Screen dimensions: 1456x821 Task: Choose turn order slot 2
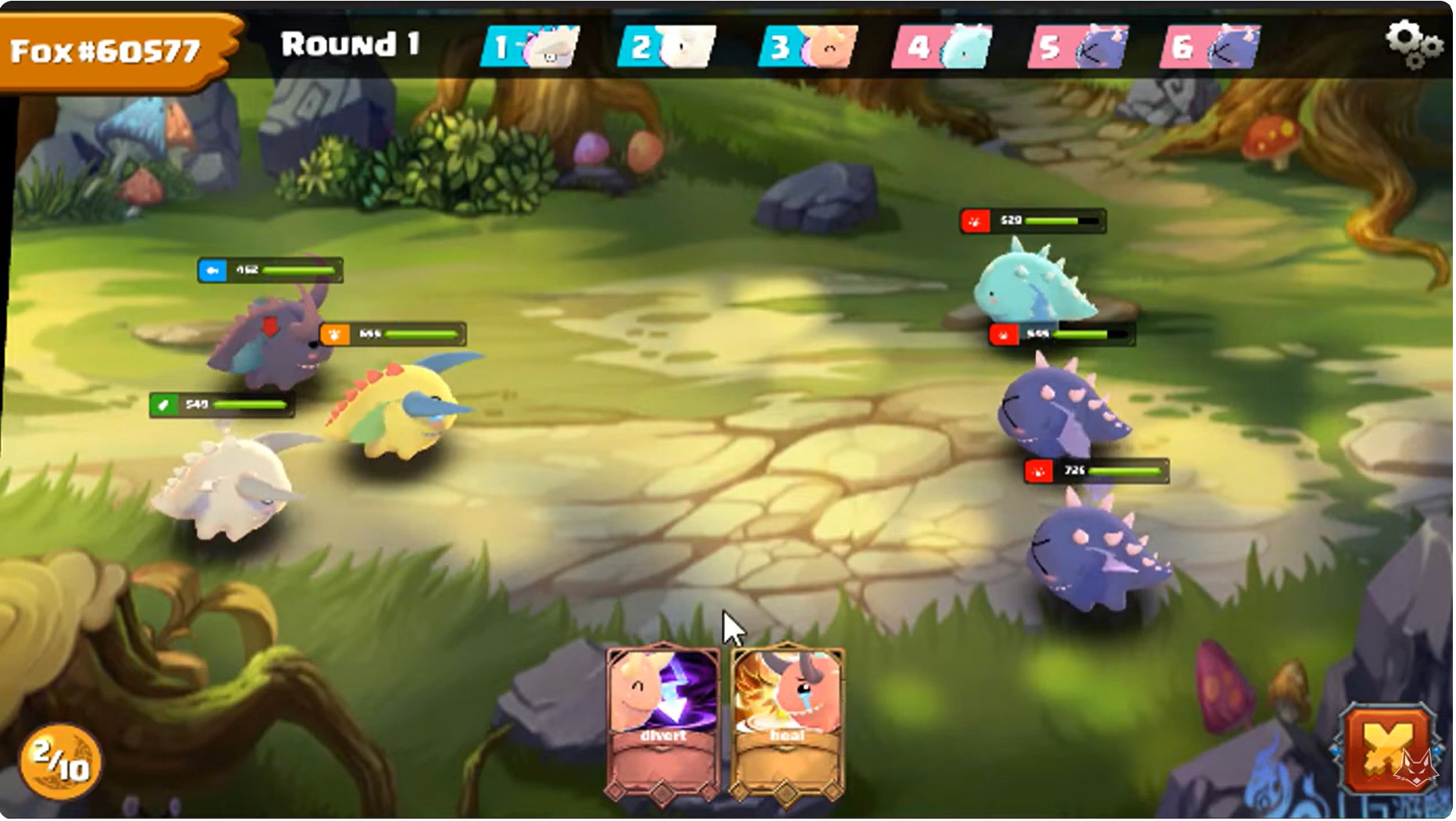(667, 47)
